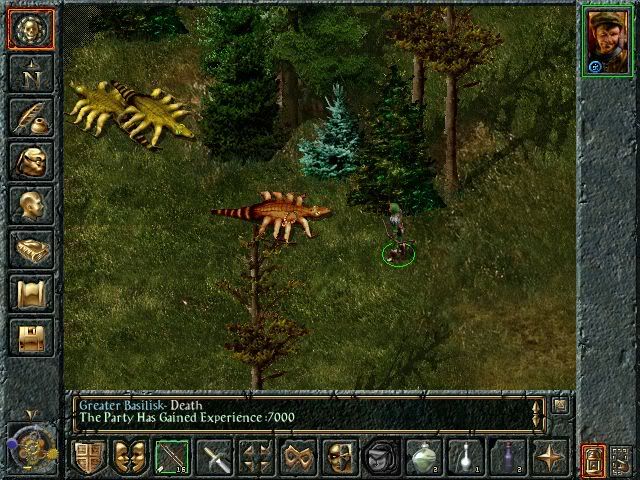Toggle the red-highlighted lantern button
Image resolution: width=640 pixels, height=480 pixels.
(595, 460)
